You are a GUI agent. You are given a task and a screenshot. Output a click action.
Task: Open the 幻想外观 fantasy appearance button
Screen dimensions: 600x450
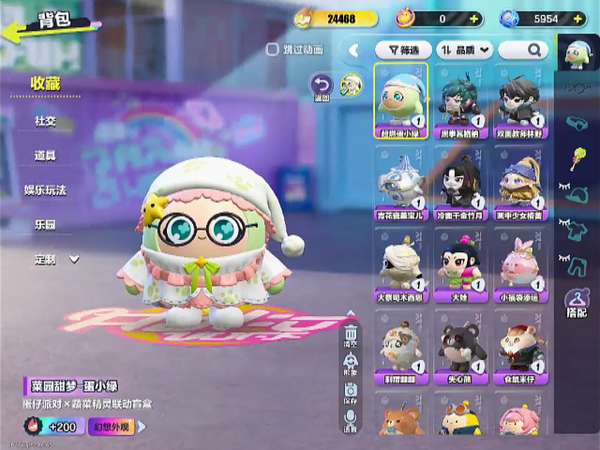(x=109, y=427)
